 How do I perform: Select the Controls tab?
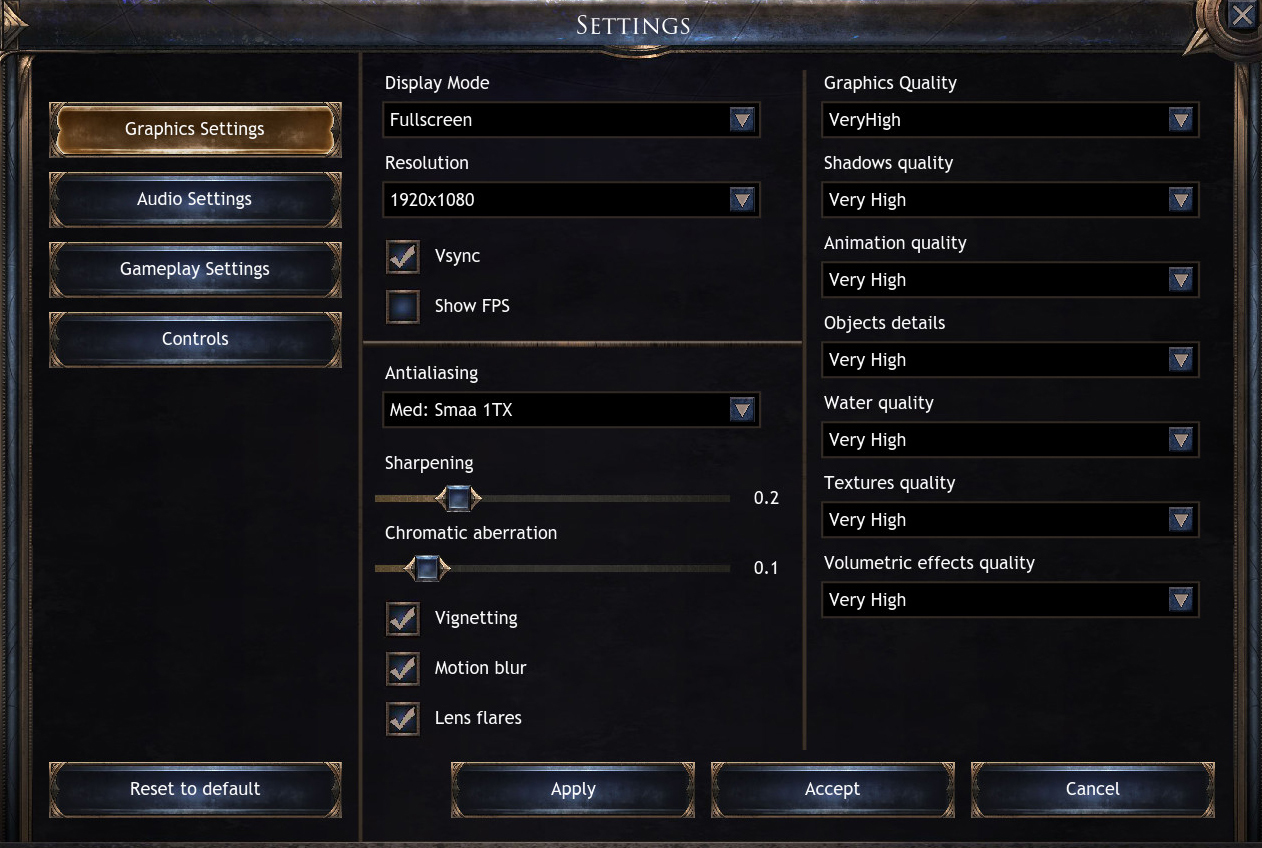[x=195, y=339]
